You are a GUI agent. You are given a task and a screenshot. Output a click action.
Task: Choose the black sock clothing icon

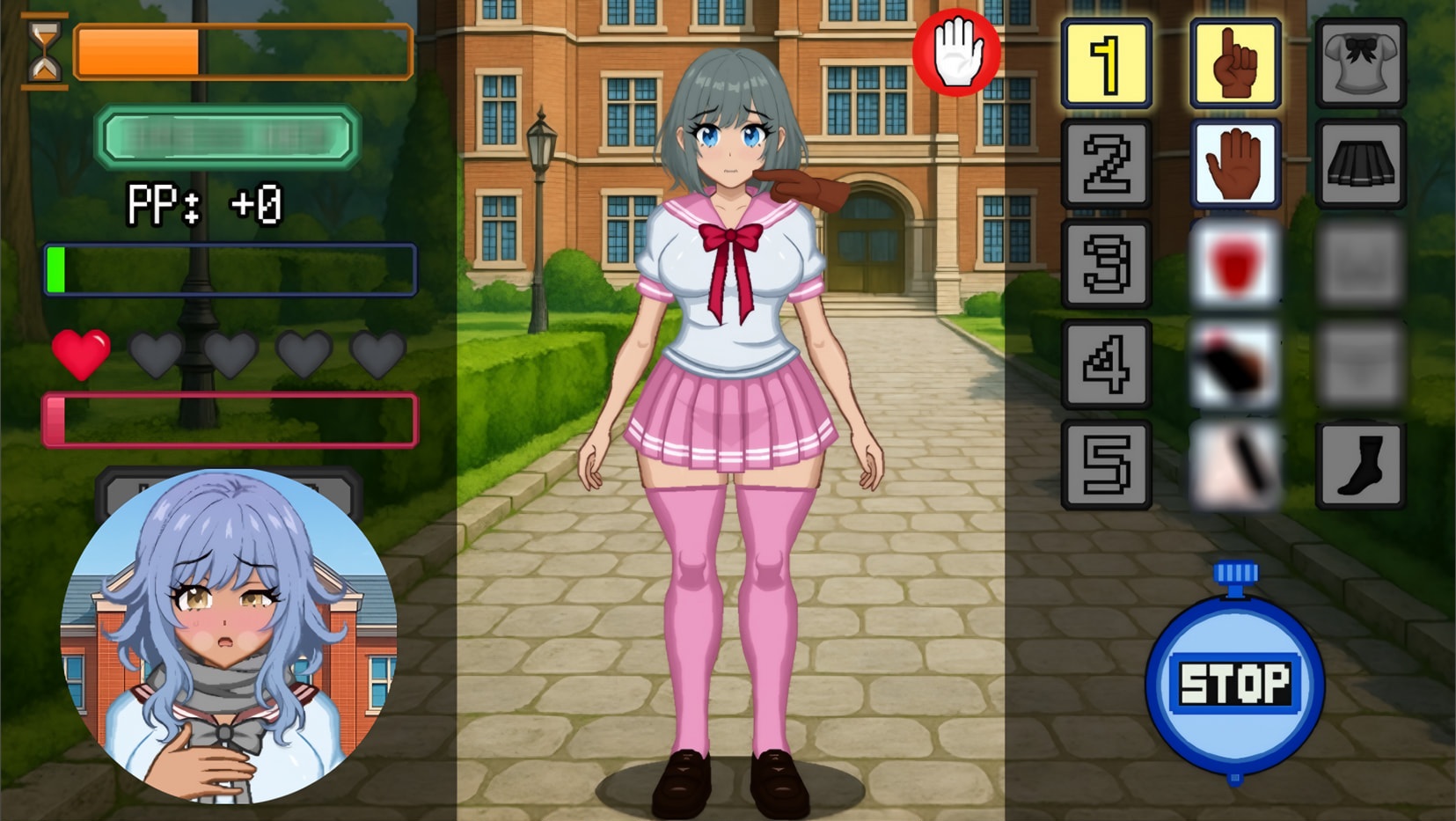pyautogui.click(x=1360, y=465)
